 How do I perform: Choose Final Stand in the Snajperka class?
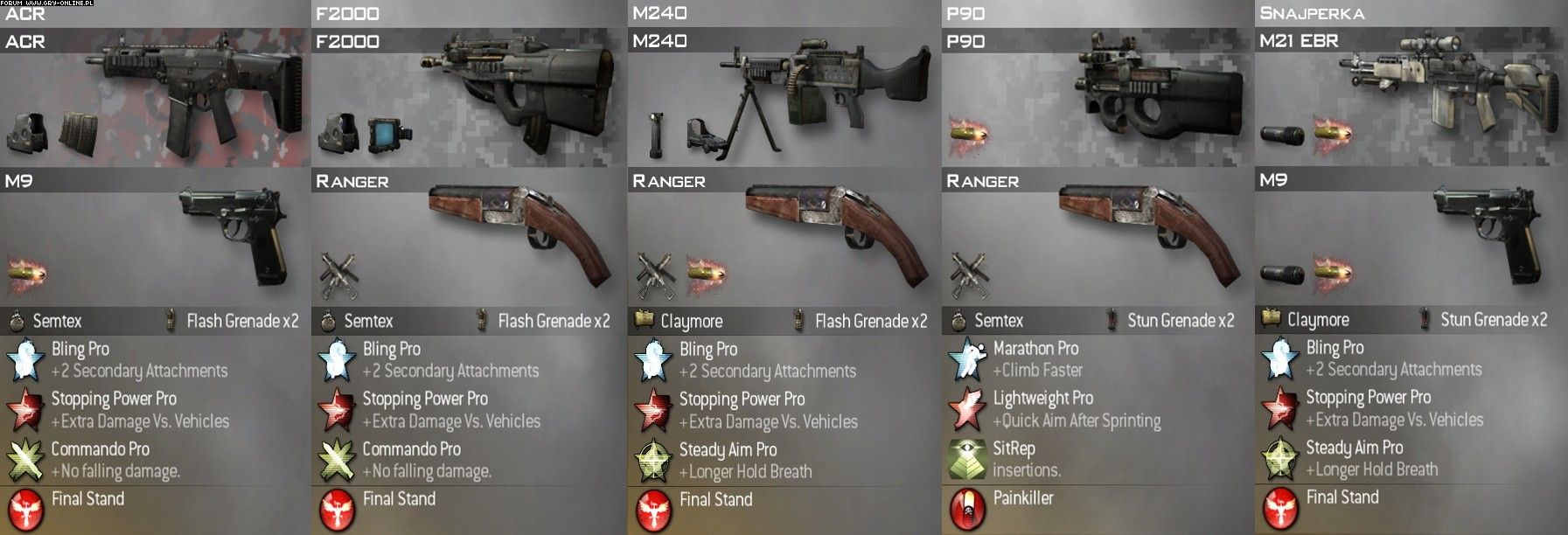[1342, 497]
